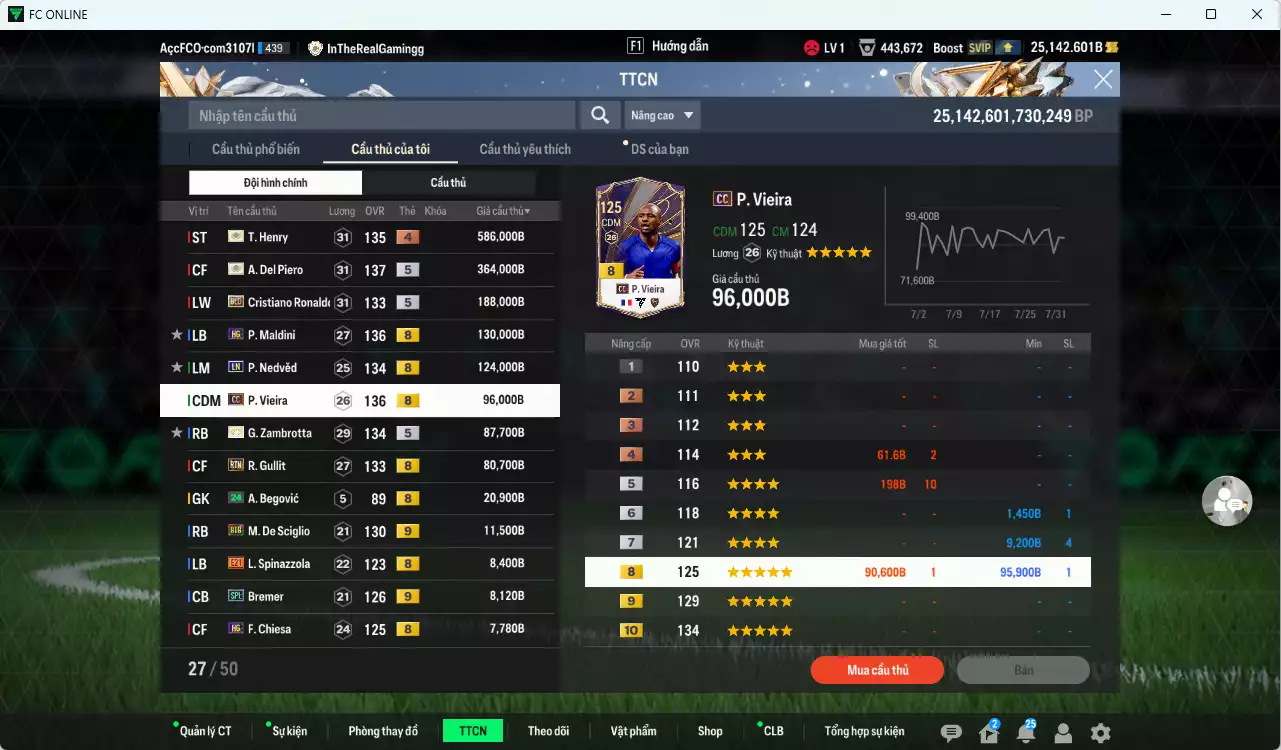Toggle the favorite star next to G. Zambrotta
The width and height of the screenshot is (1281, 750).
[x=176, y=432]
